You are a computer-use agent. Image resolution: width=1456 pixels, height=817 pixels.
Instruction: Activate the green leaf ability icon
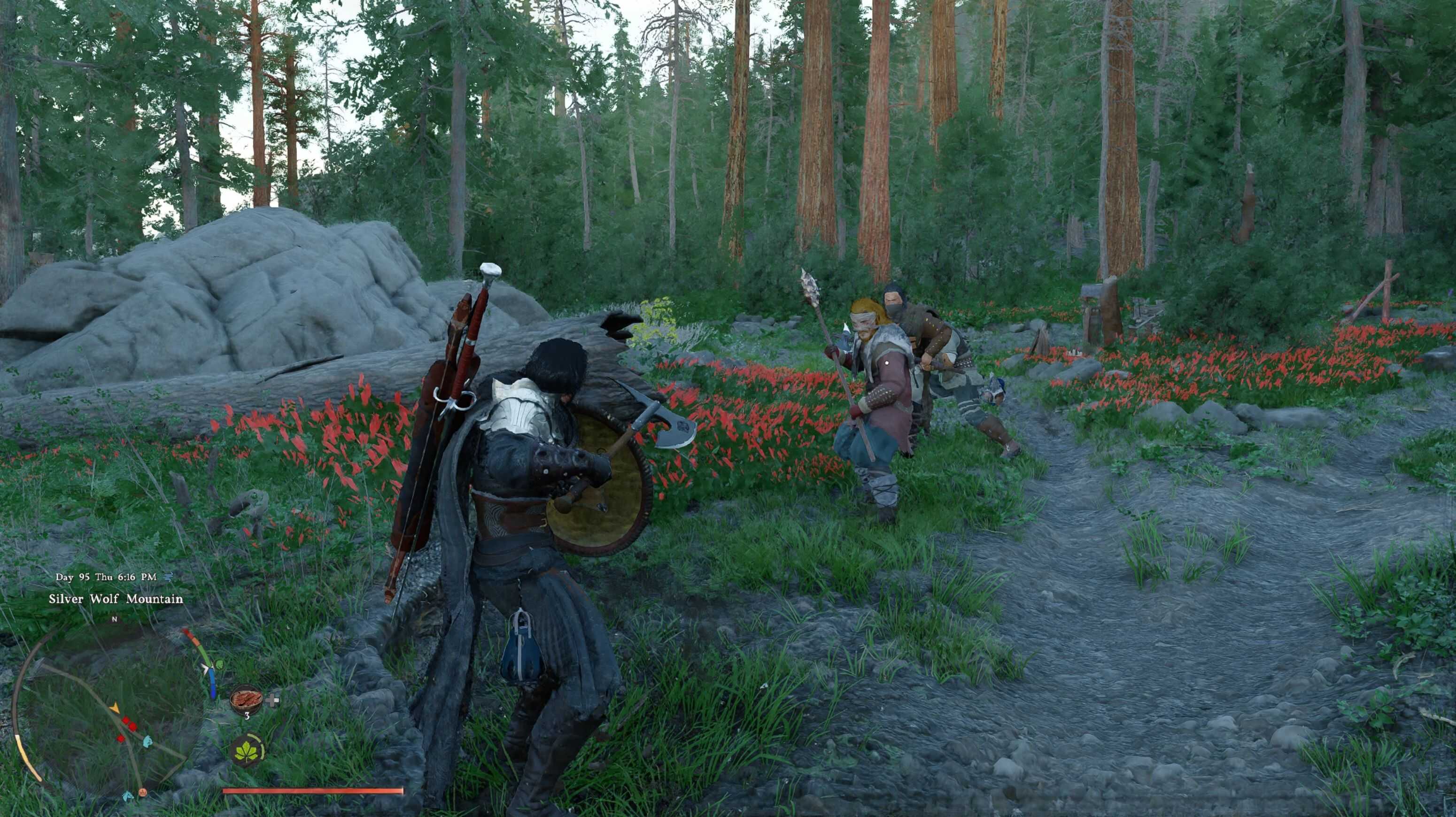click(247, 751)
